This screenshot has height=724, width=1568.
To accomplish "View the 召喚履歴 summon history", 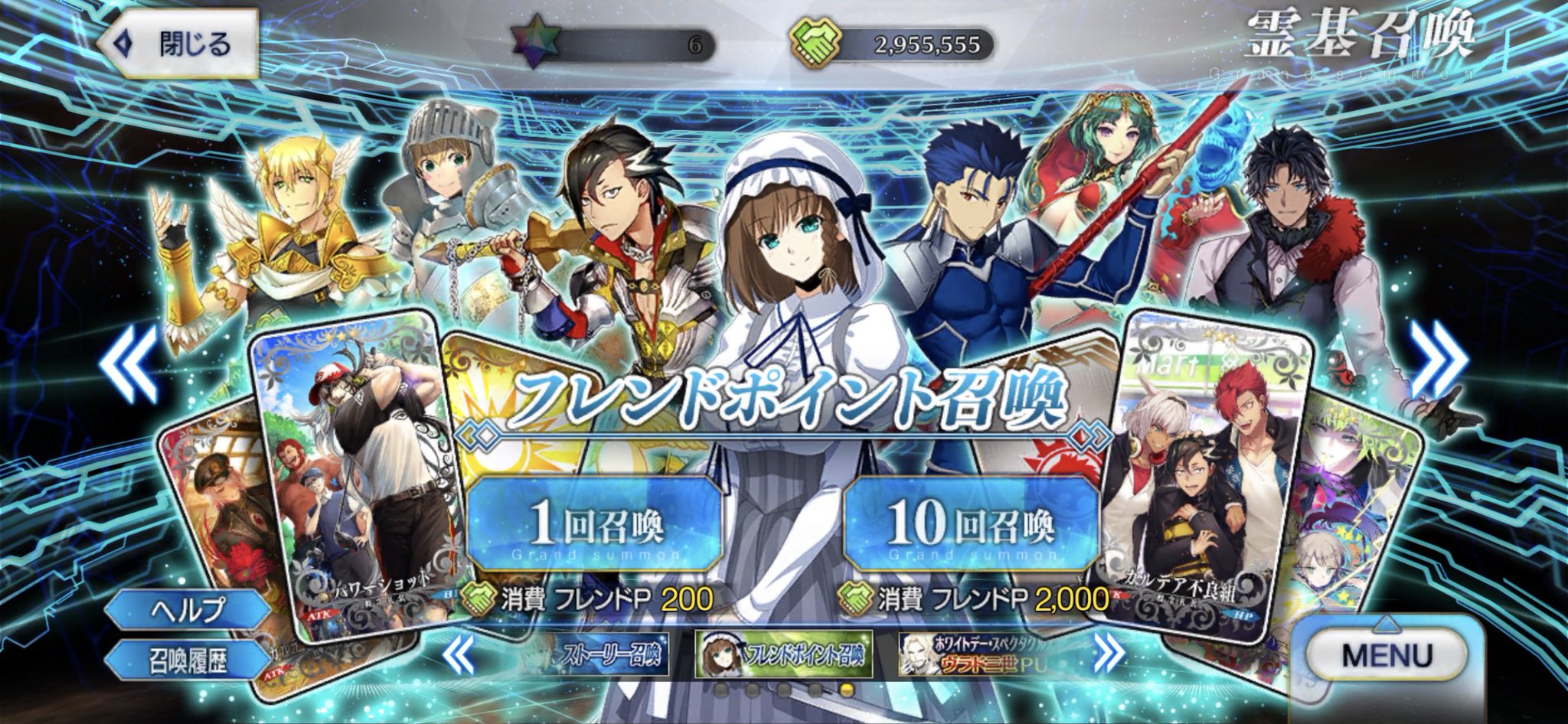I will click(188, 660).
